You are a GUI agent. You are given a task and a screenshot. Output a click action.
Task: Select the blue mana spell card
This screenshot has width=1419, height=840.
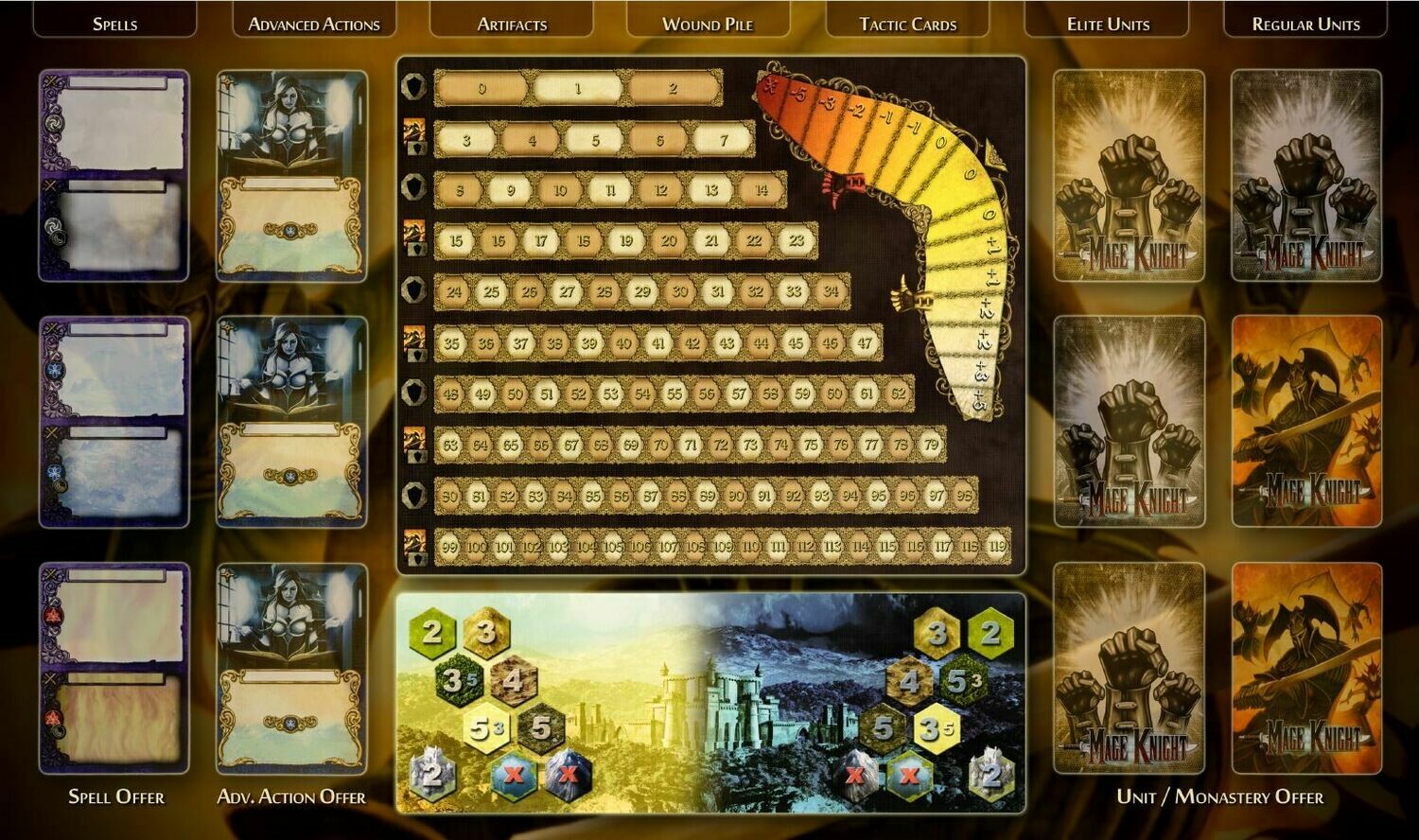pos(114,422)
